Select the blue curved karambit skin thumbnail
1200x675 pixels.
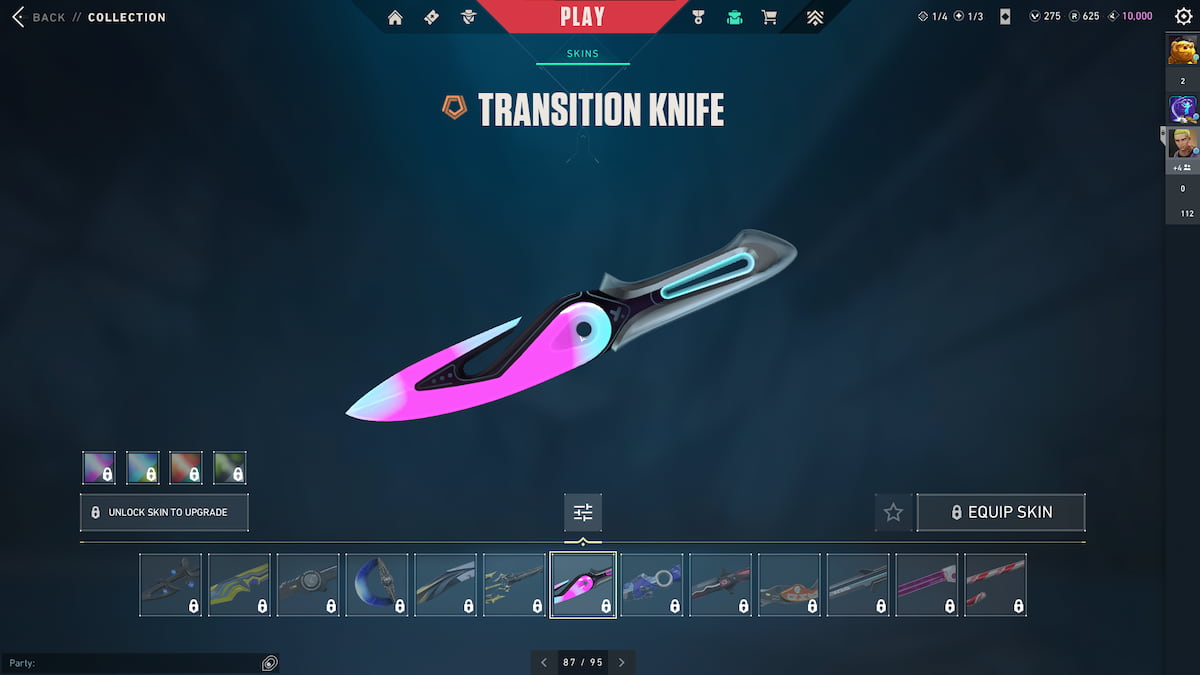pyautogui.click(x=377, y=585)
